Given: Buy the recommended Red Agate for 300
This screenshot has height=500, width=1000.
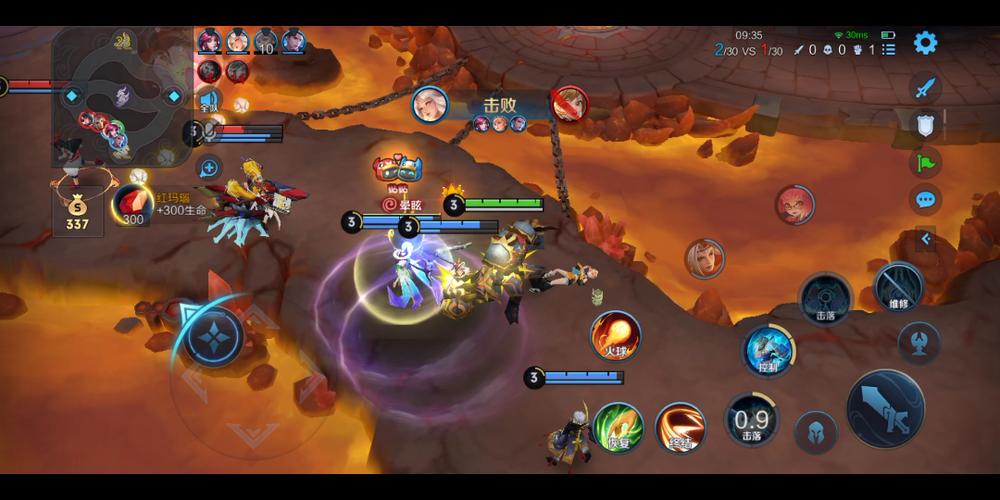Looking at the screenshot, I should pyautogui.click(x=131, y=204).
